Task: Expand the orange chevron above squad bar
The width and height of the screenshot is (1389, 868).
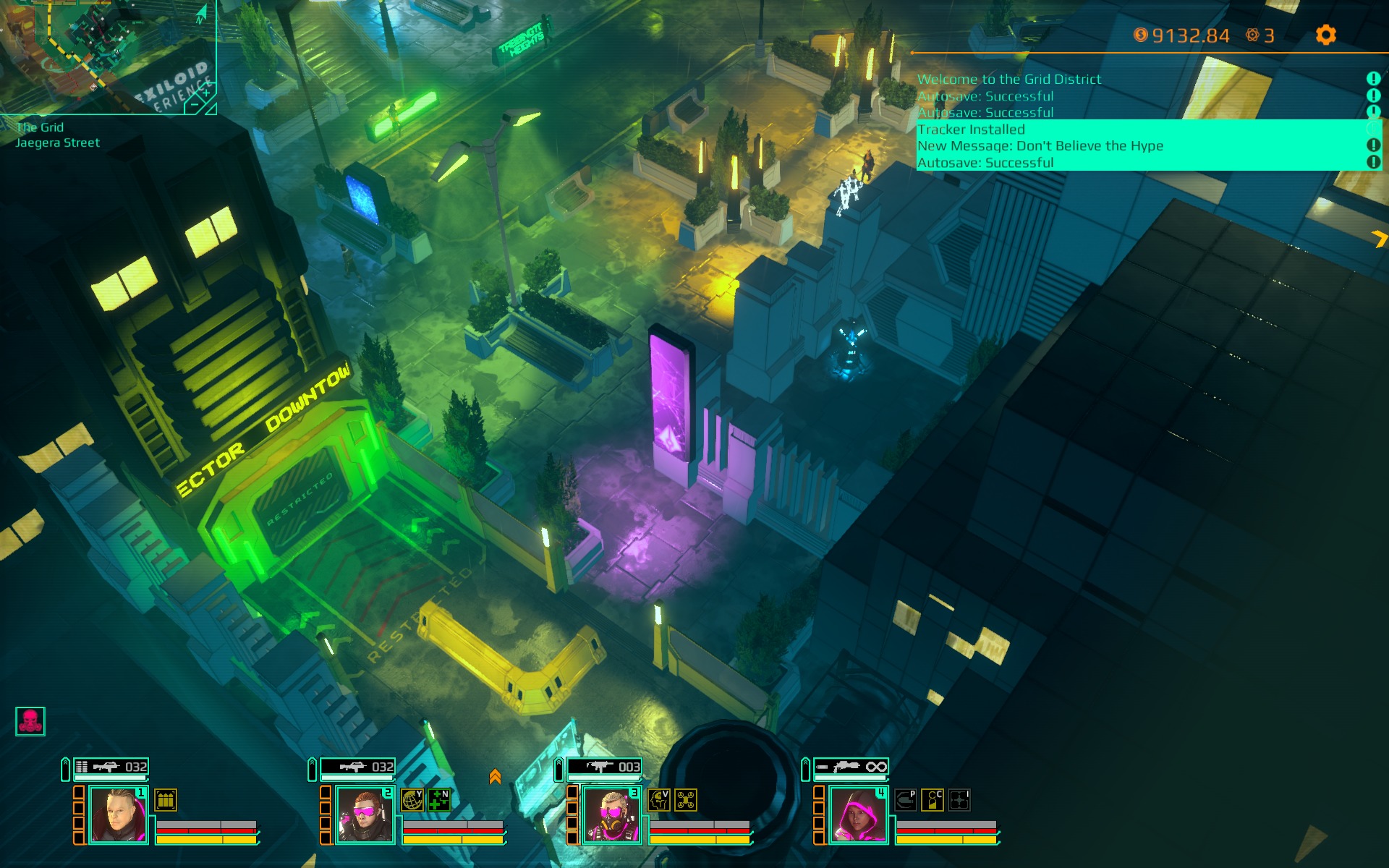Action: [x=495, y=777]
